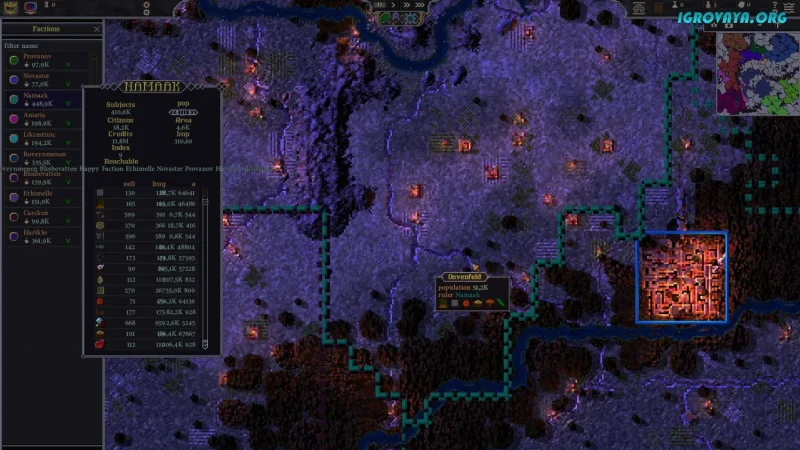Viewport: 800px width, 450px height.
Task: Select the highlighted city square on map
Action: [x=681, y=277]
